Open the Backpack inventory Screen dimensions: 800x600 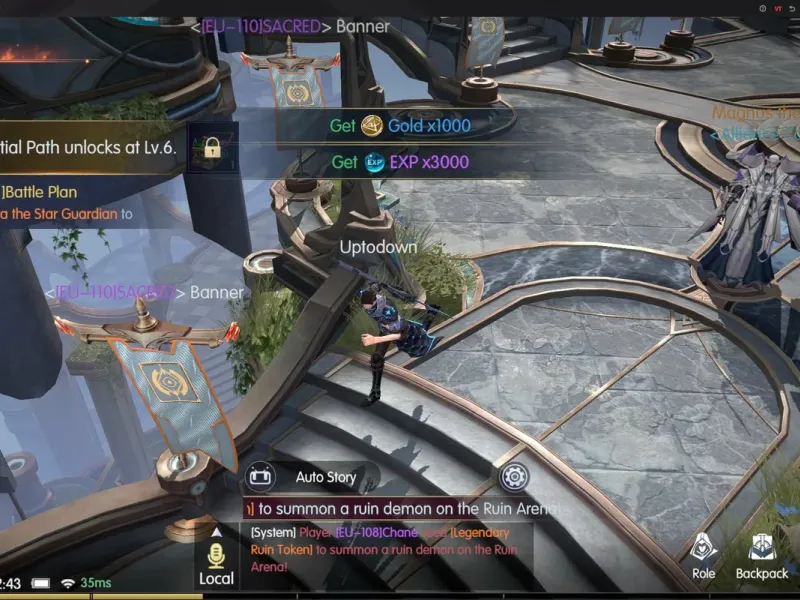pyautogui.click(x=762, y=555)
